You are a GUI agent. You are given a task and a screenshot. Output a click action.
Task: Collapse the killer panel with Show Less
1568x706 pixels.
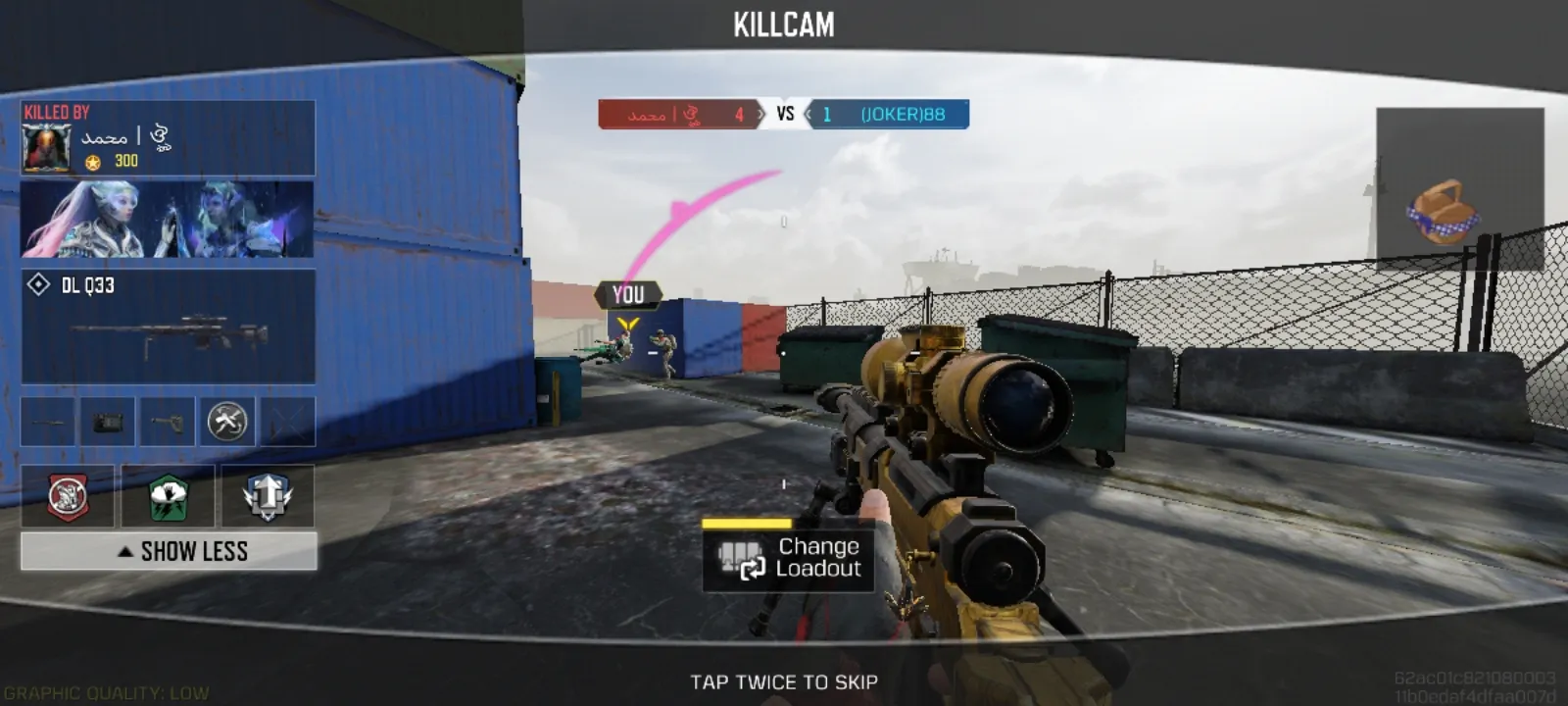(169, 551)
